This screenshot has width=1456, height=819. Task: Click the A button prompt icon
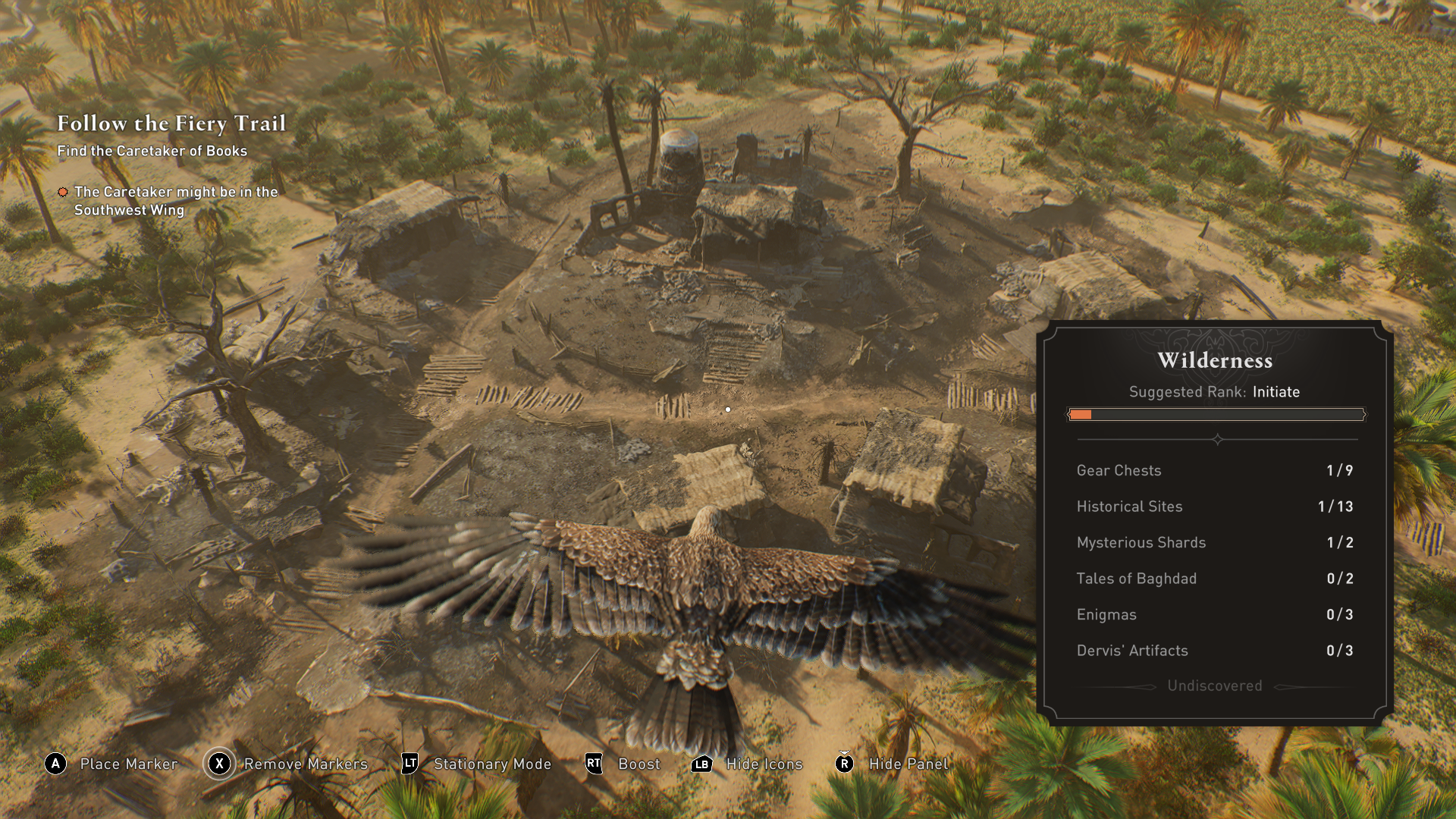coord(54,764)
